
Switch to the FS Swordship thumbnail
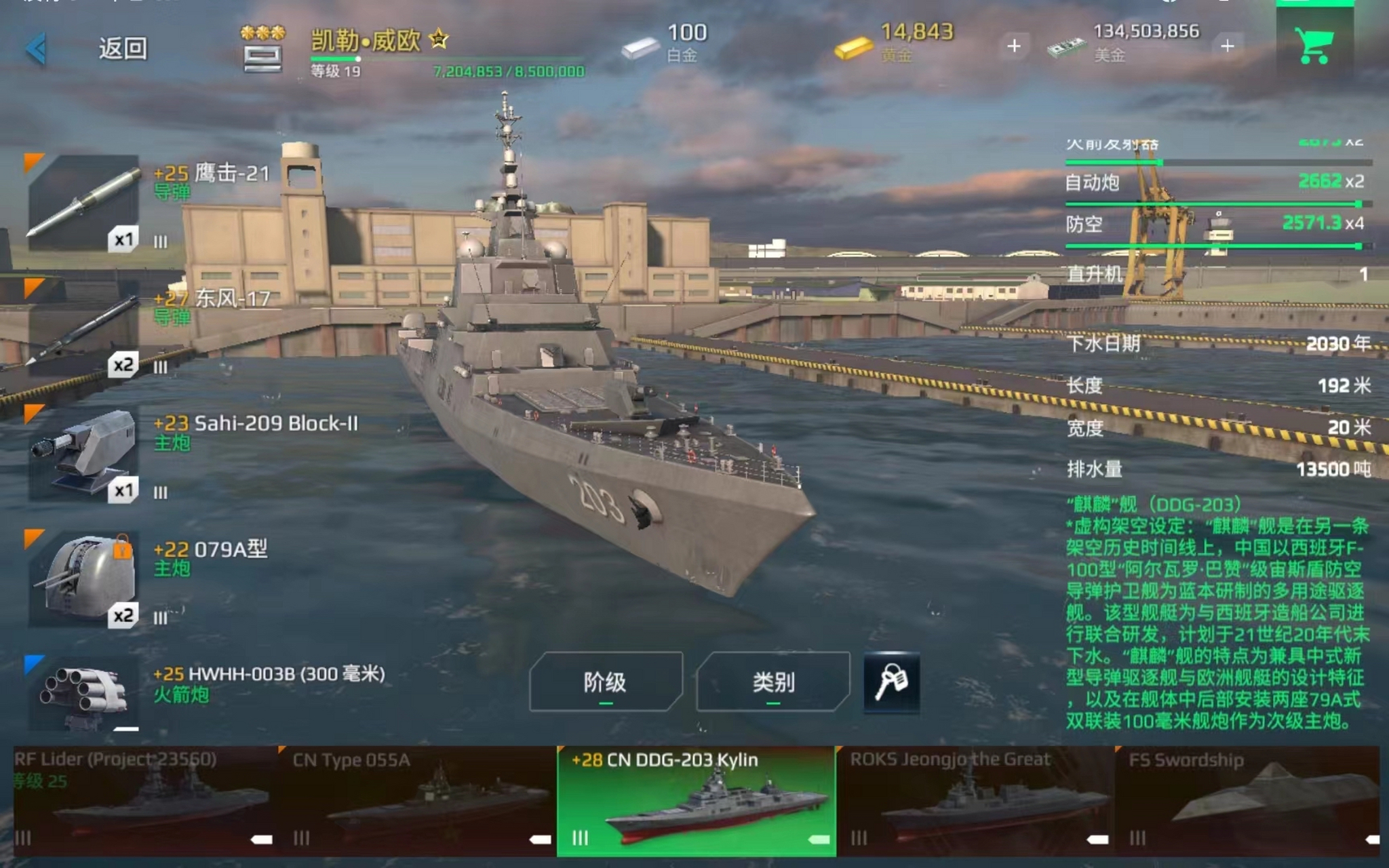(x=1248, y=802)
